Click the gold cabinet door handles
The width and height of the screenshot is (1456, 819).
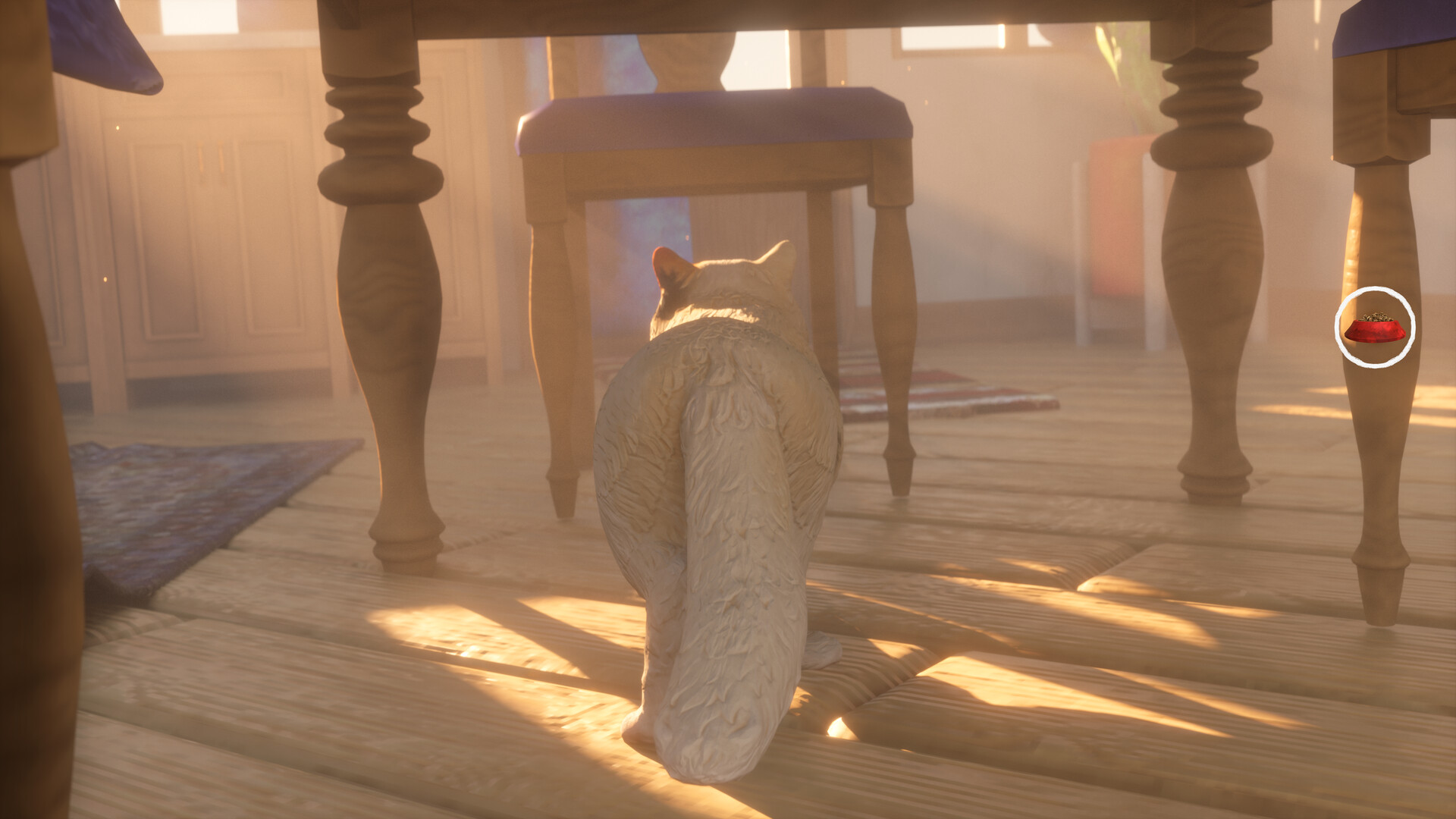[x=210, y=159]
